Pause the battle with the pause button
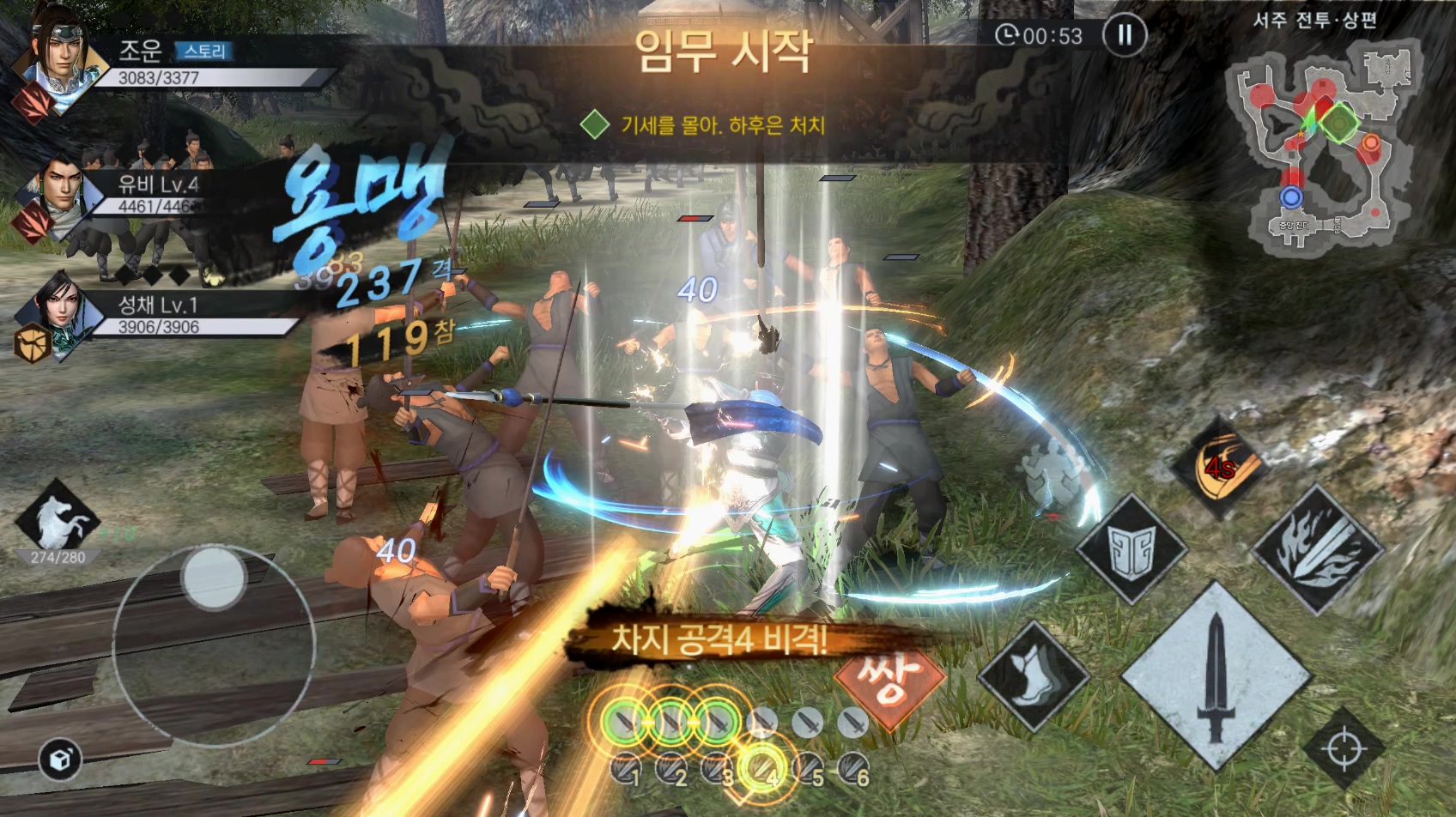Image resolution: width=1456 pixels, height=817 pixels. coord(1124,35)
